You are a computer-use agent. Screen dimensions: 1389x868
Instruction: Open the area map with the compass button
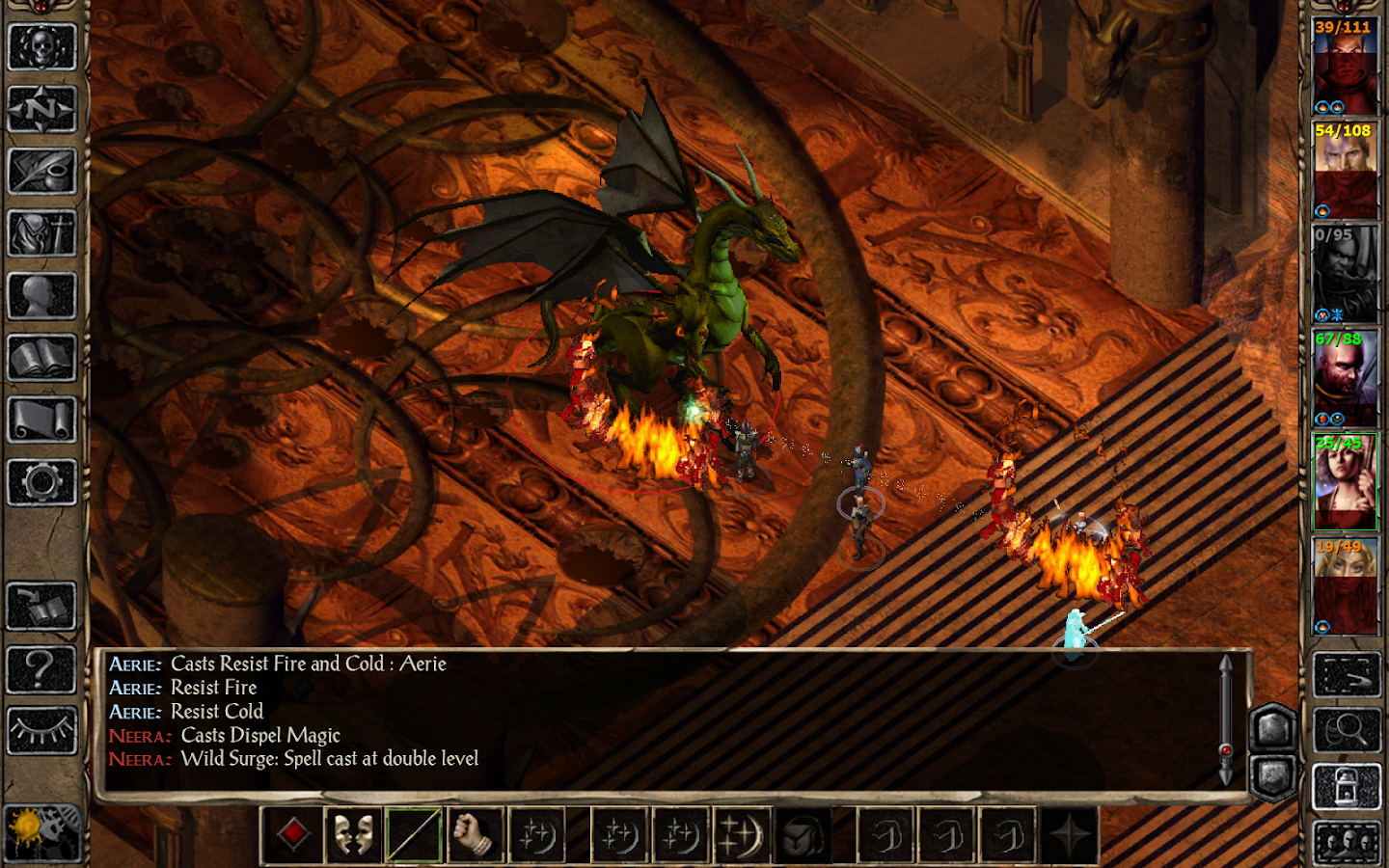click(41, 108)
